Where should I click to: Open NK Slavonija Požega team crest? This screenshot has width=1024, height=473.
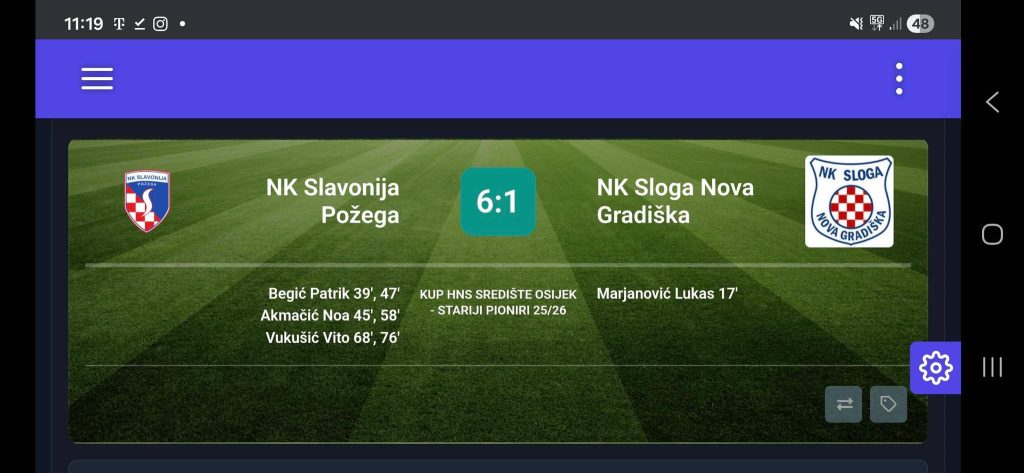(x=147, y=201)
